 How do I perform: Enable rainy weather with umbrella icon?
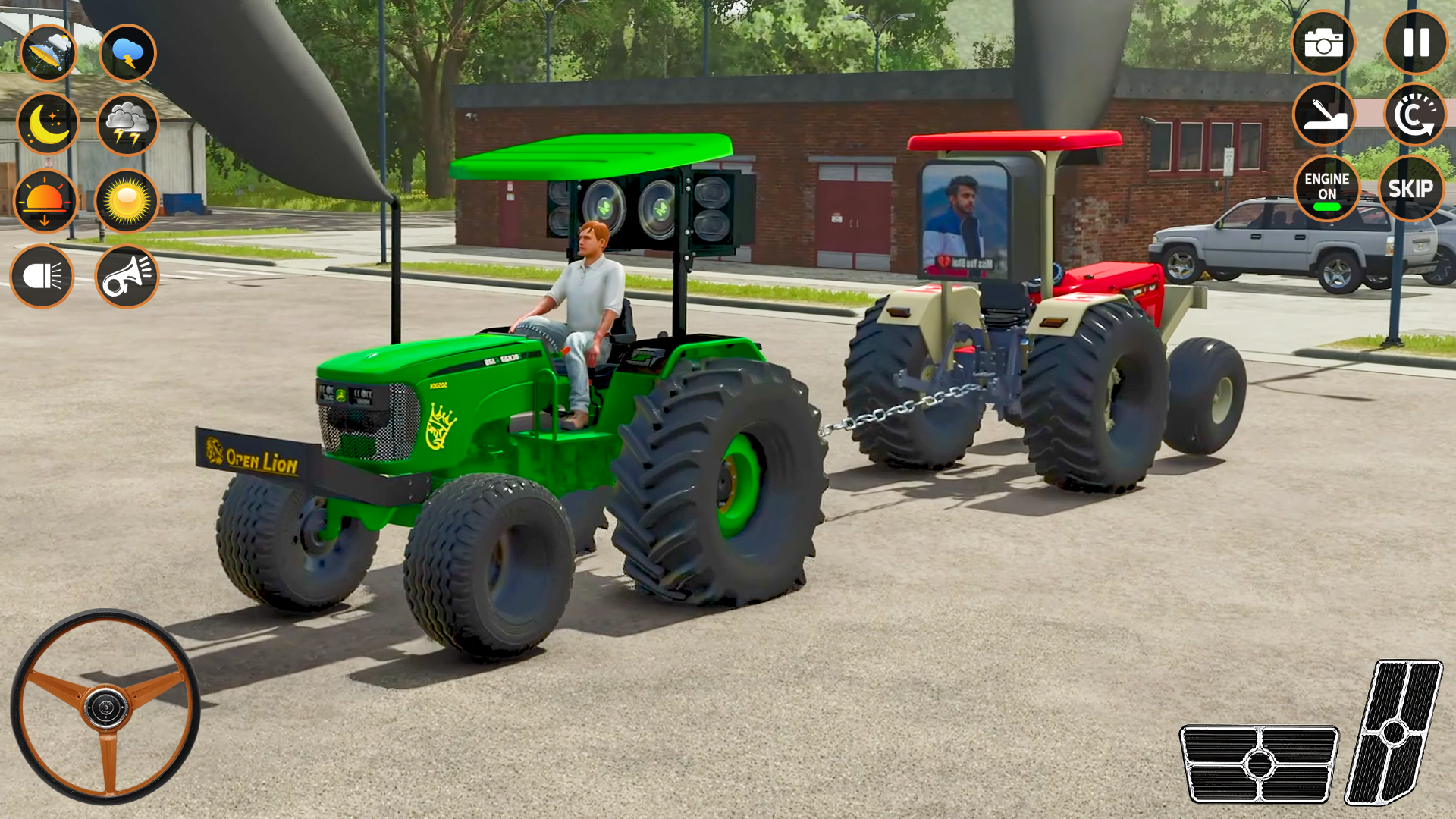[48, 52]
